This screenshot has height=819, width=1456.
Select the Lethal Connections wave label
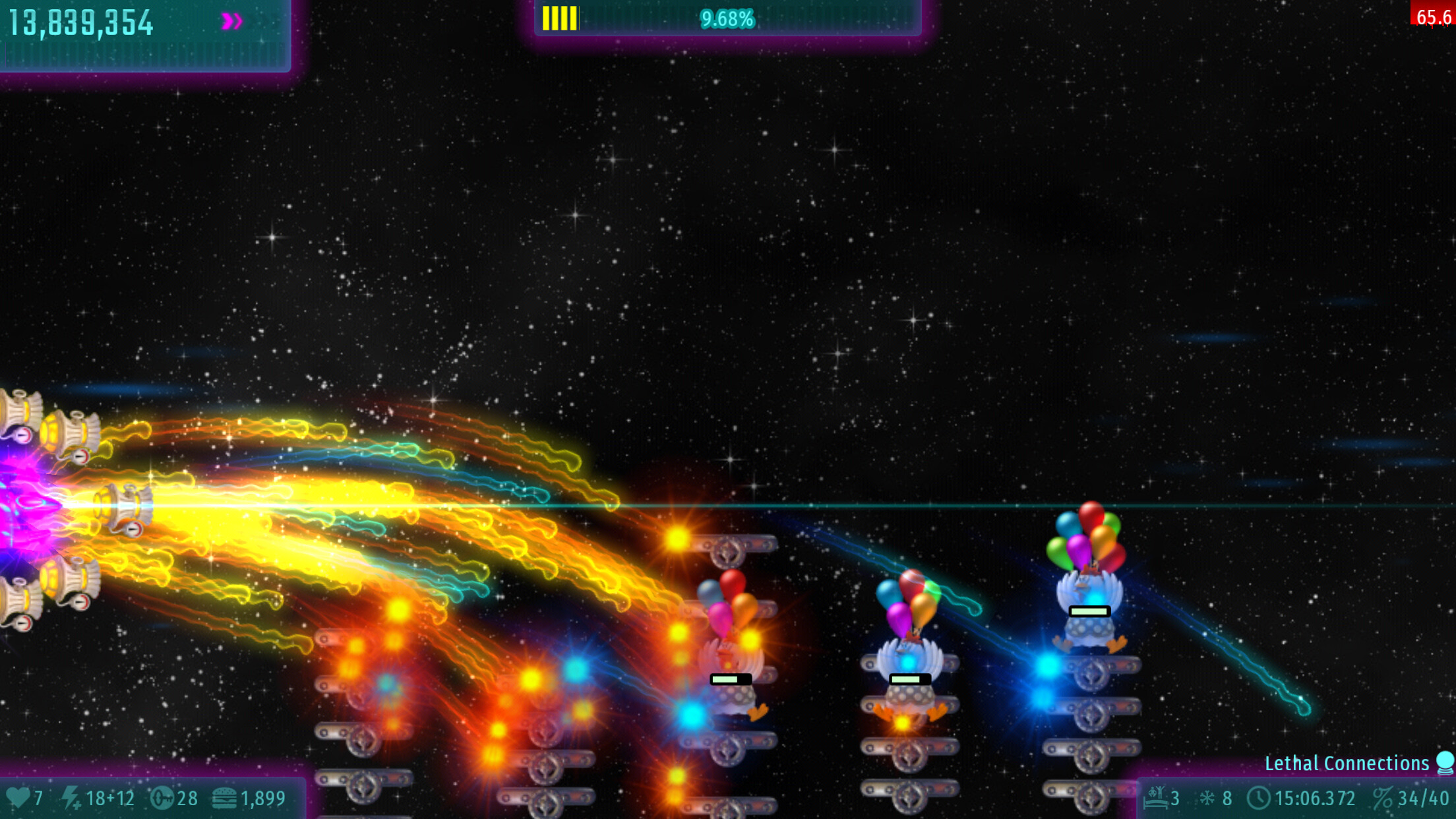pyautogui.click(x=1346, y=763)
